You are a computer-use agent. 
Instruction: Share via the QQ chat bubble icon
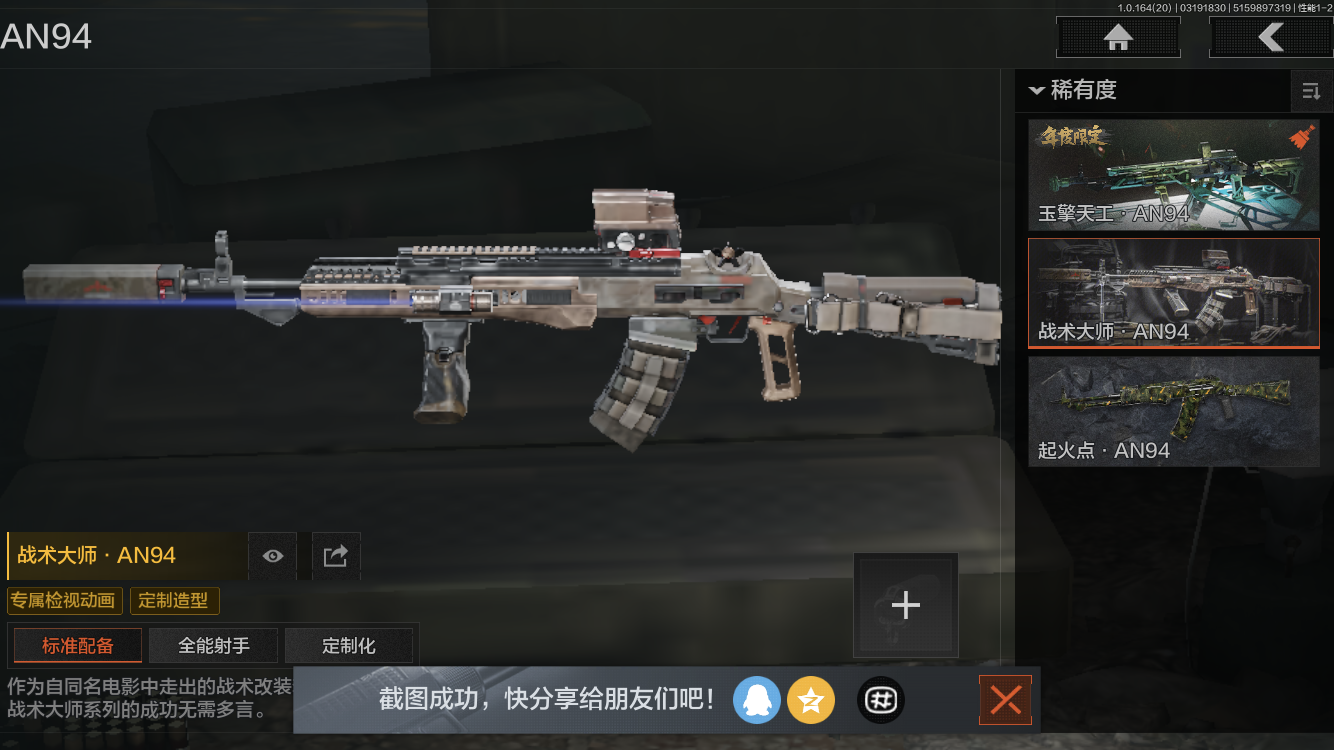point(757,700)
